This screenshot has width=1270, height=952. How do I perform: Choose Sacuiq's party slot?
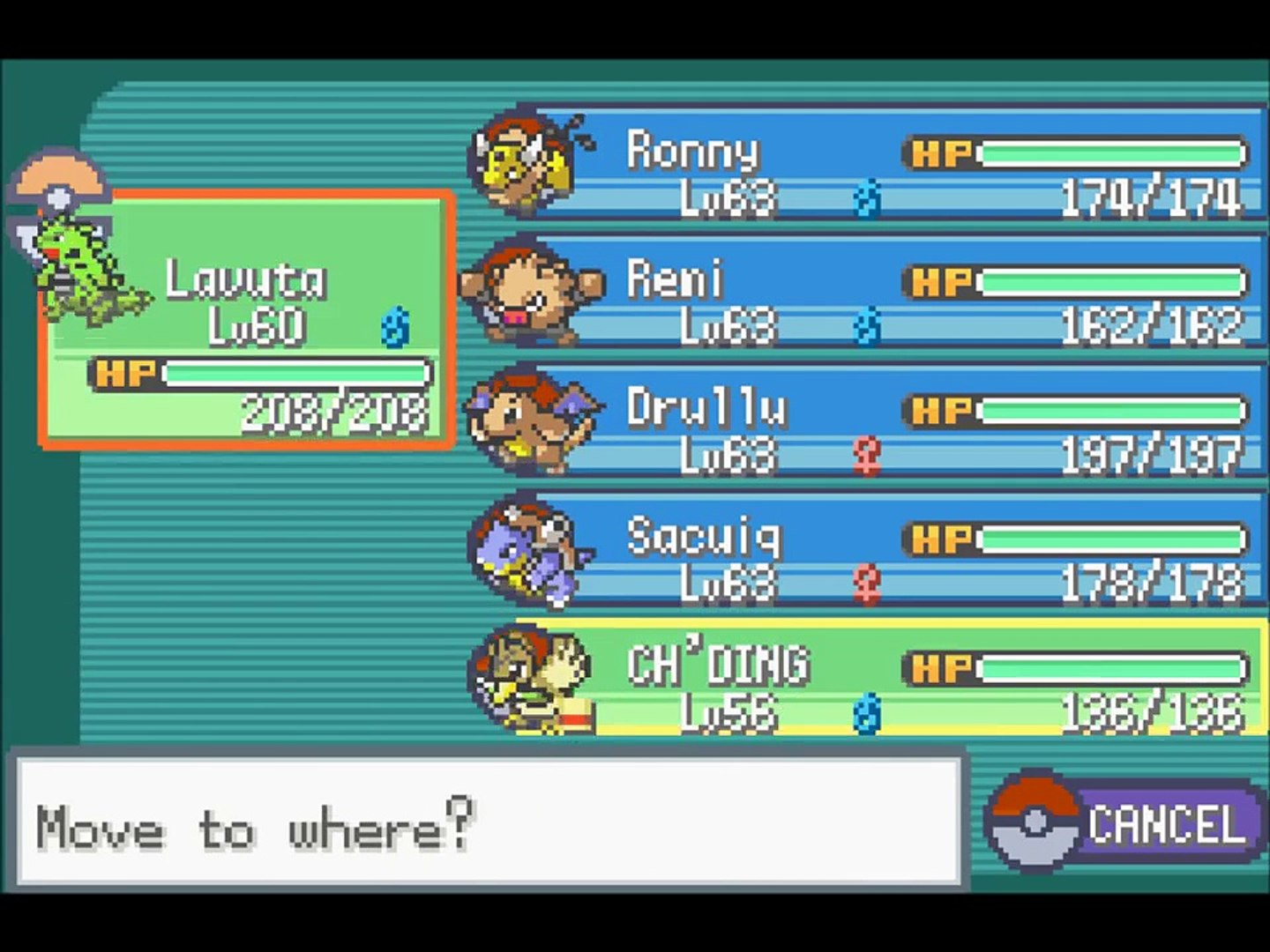pyautogui.click(x=869, y=550)
